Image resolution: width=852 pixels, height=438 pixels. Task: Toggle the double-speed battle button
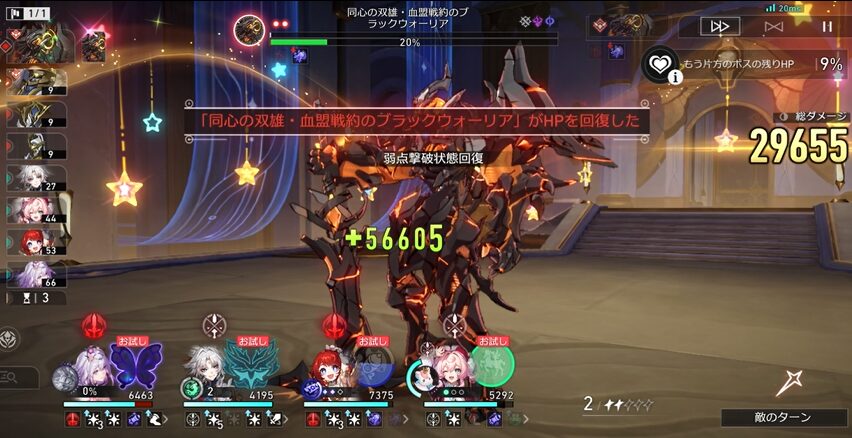(x=720, y=27)
